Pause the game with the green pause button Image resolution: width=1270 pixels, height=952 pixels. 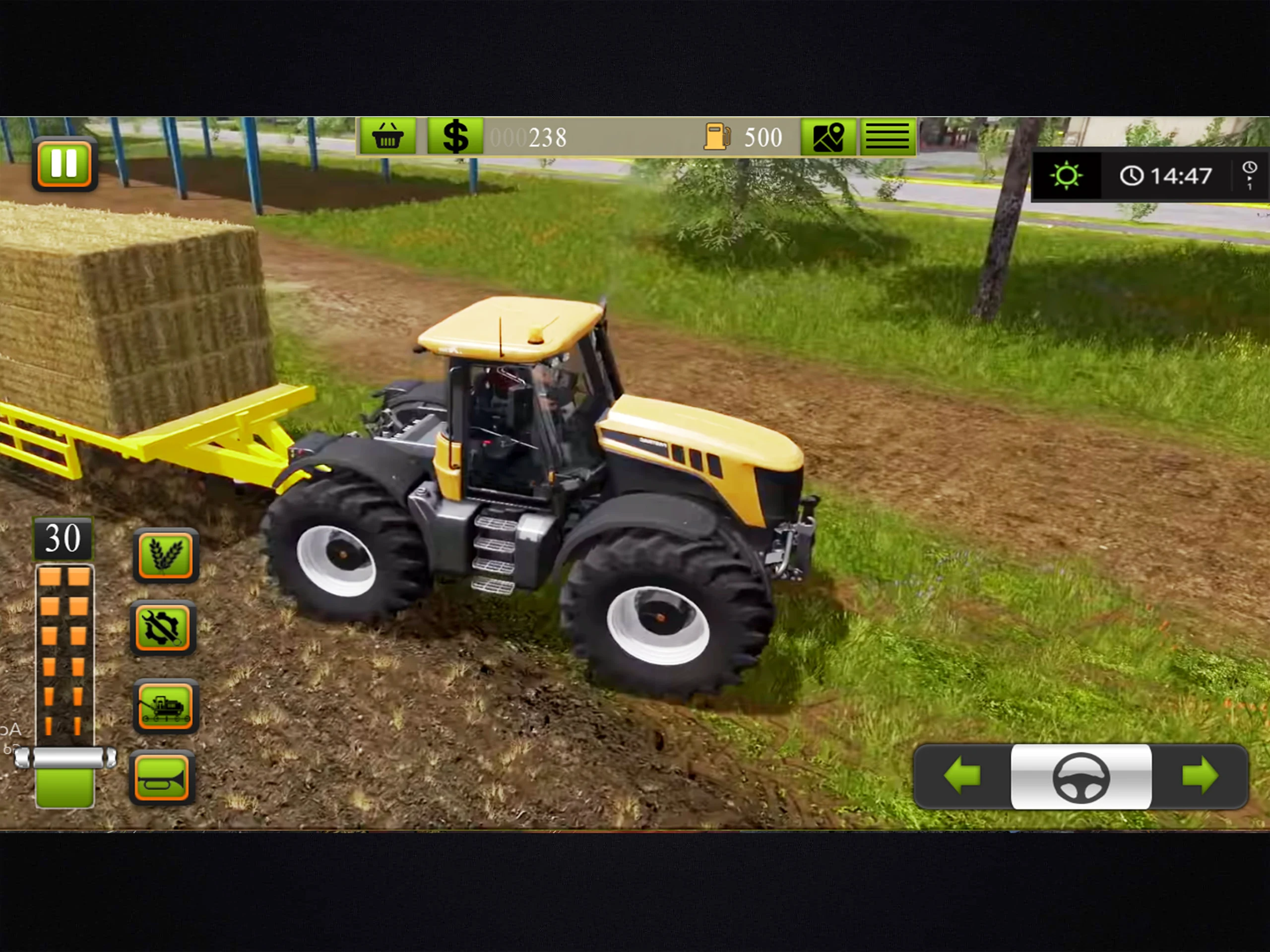click(64, 164)
